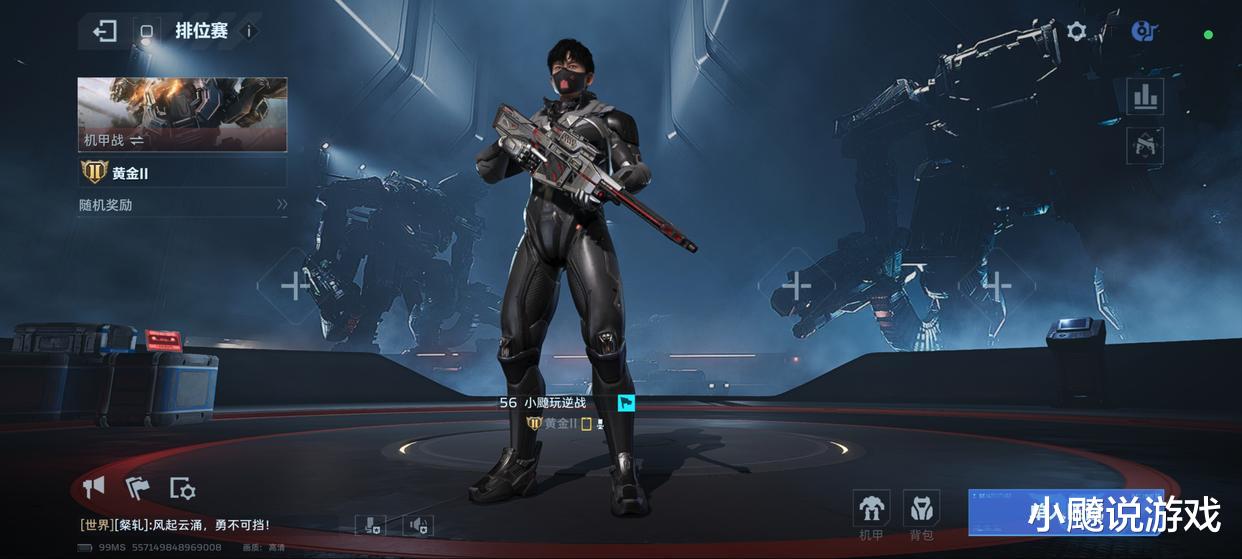The height and width of the screenshot is (559, 1242).
Task: Toggle the small square box beside 排位赛
Action: [146, 31]
